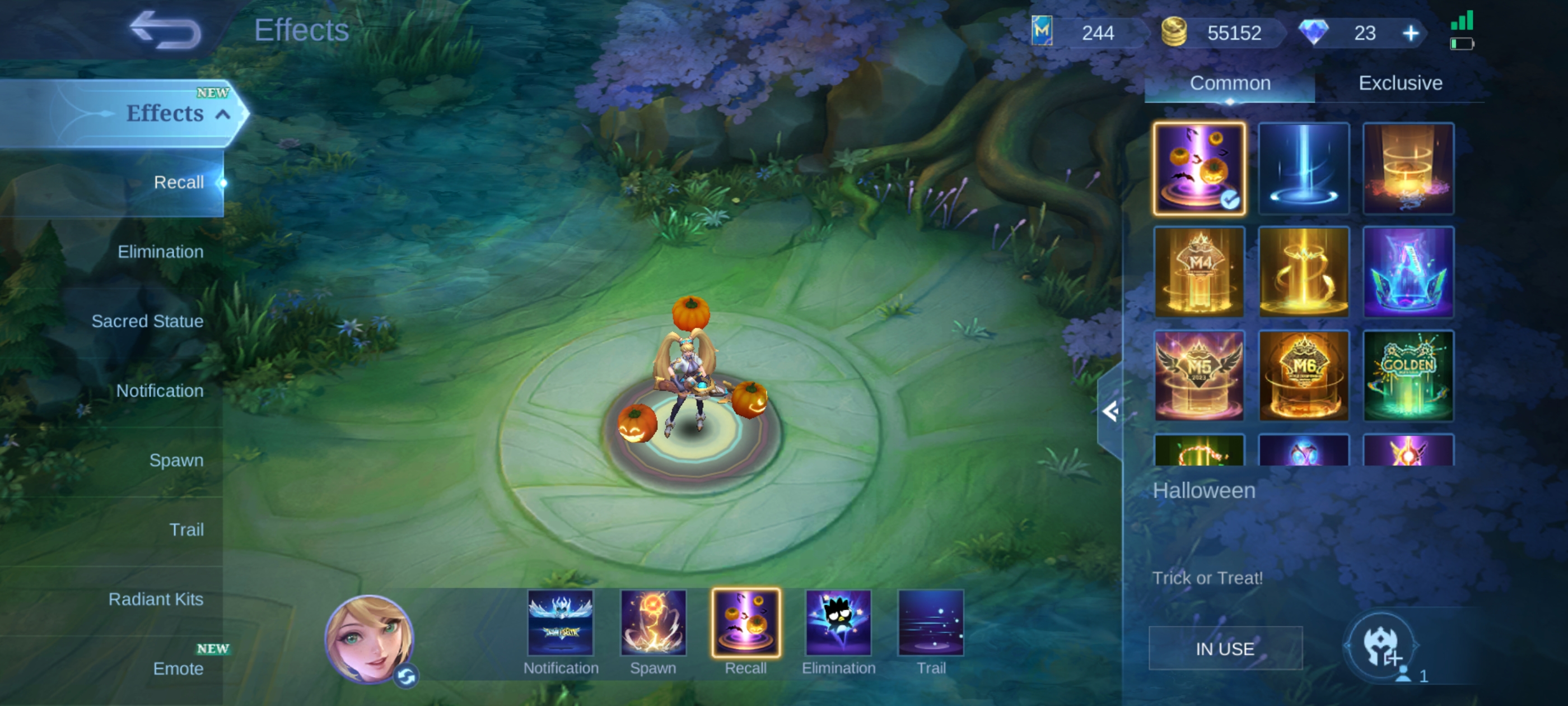Switch to the Exclusive tab
This screenshot has width=1568, height=706.
point(1400,83)
